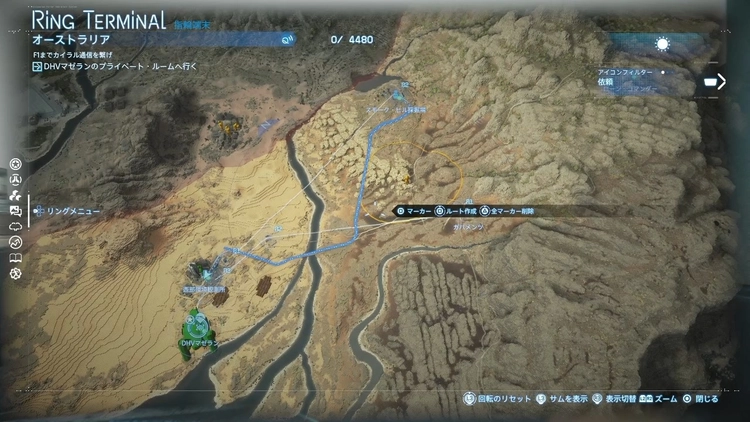Click 閉じる to close the map

(x=700, y=398)
